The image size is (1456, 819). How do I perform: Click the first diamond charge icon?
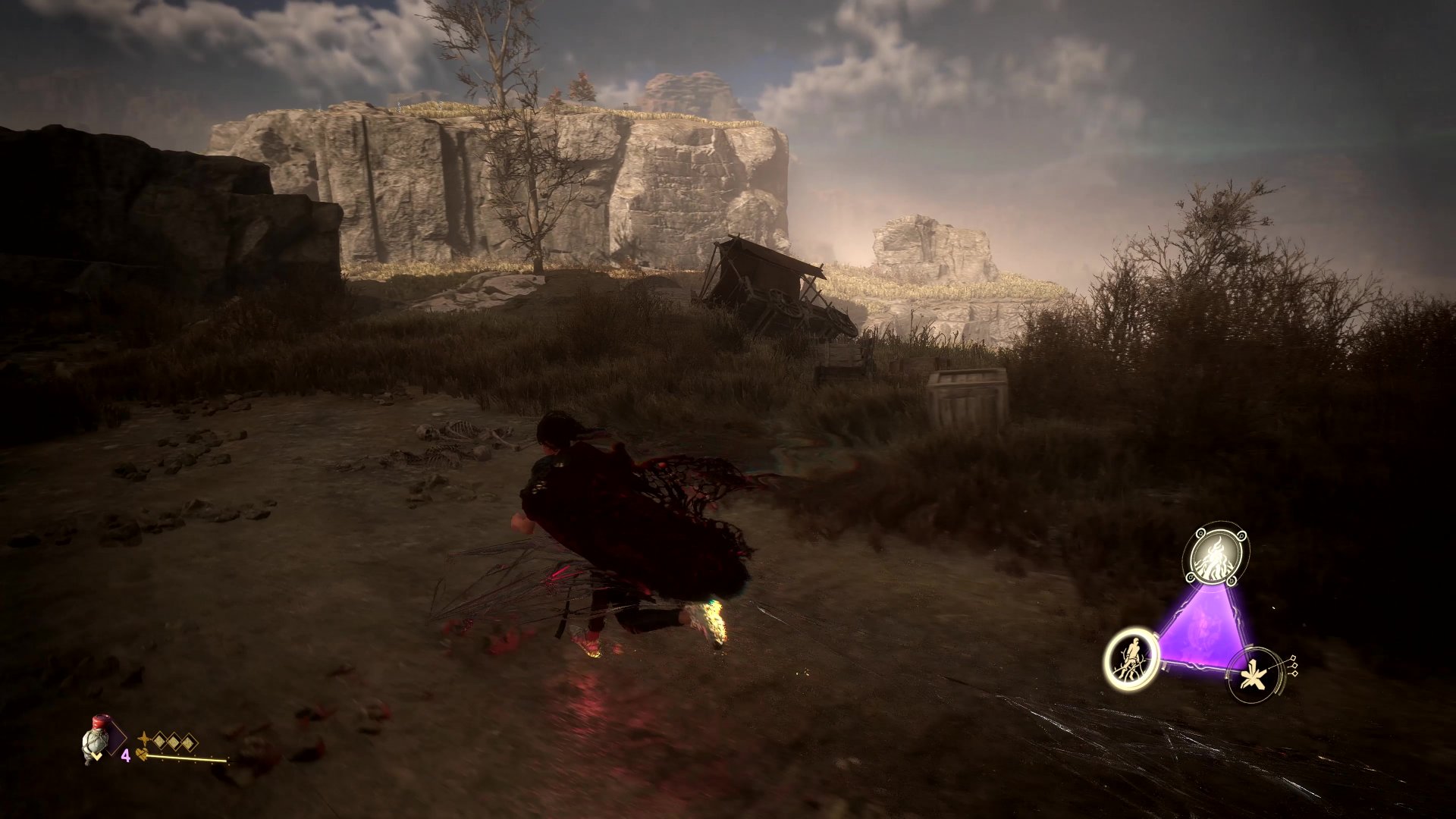click(160, 739)
